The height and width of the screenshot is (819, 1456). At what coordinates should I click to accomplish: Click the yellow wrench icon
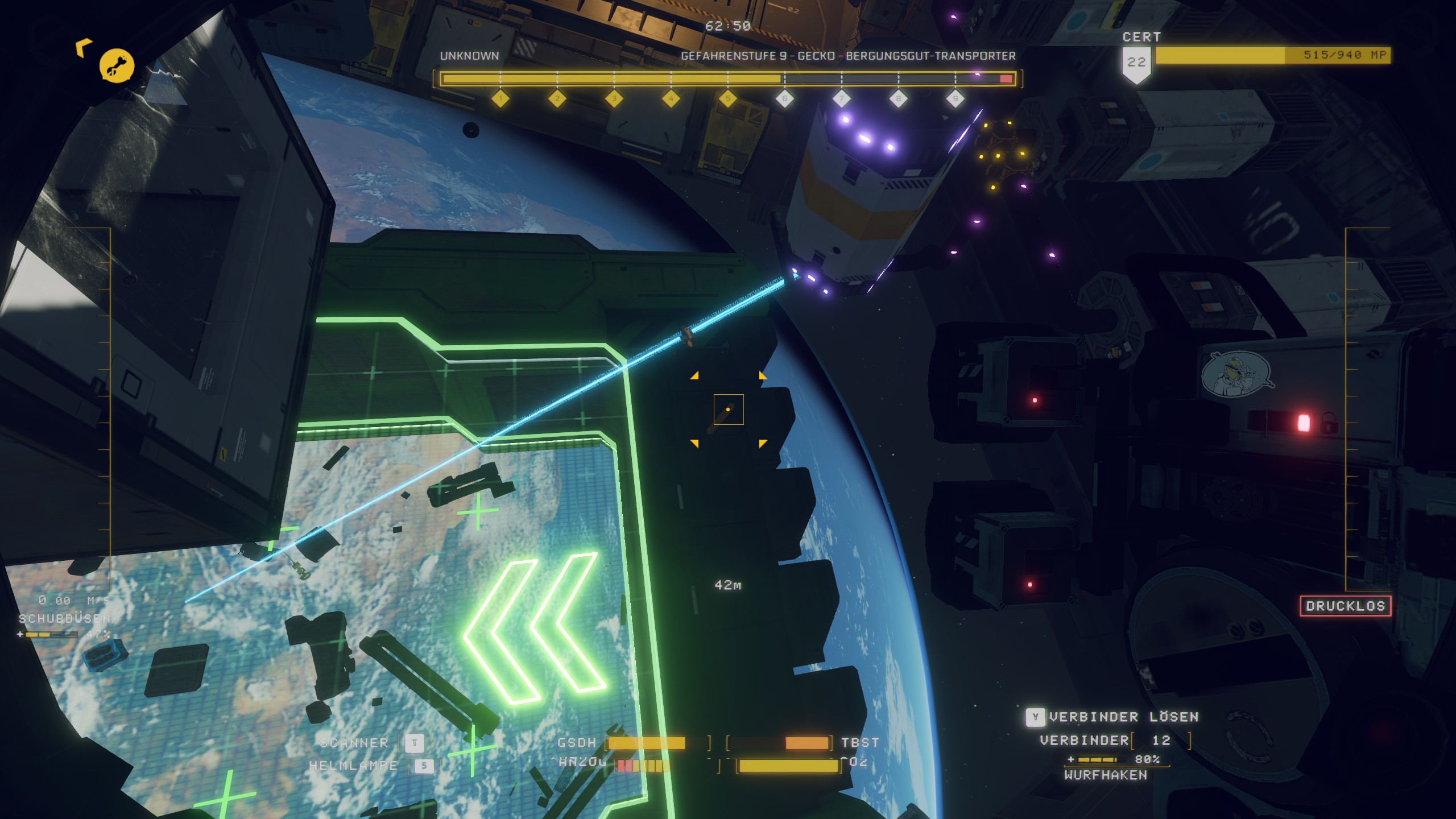117,66
